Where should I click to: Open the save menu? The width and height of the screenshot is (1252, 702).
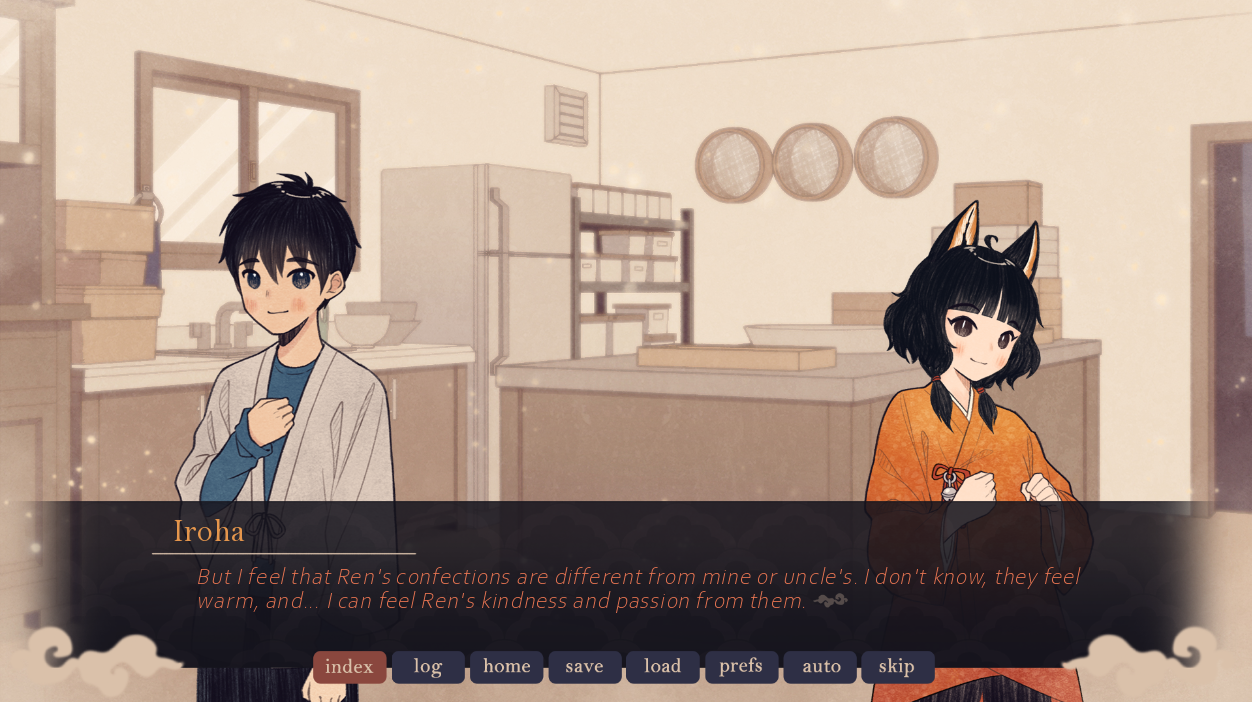584,667
